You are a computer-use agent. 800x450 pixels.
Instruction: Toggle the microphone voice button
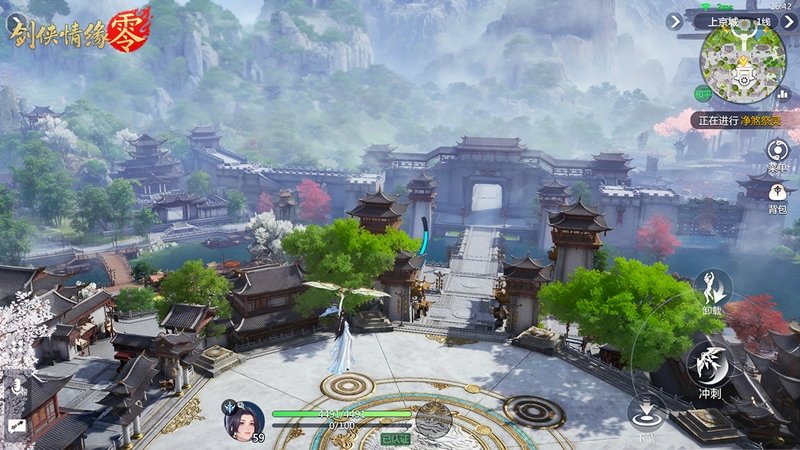(16, 386)
